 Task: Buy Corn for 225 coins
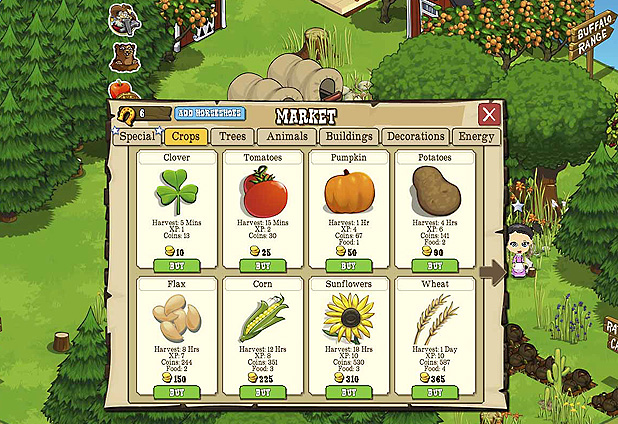(x=261, y=392)
